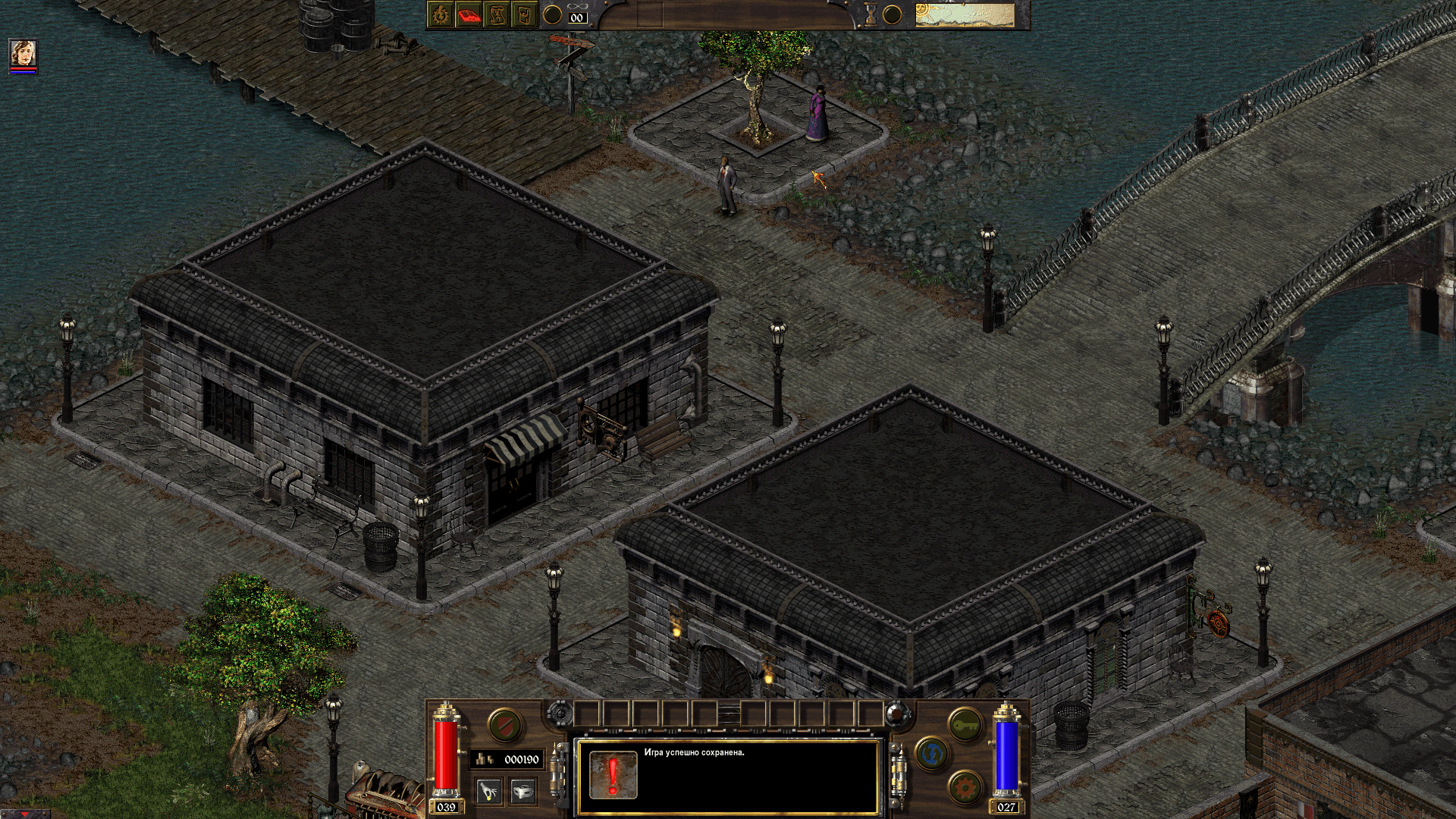The height and width of the screenshot is (819, 1456).
Task: Click the time counter showing 00
Action: (578, 17)
